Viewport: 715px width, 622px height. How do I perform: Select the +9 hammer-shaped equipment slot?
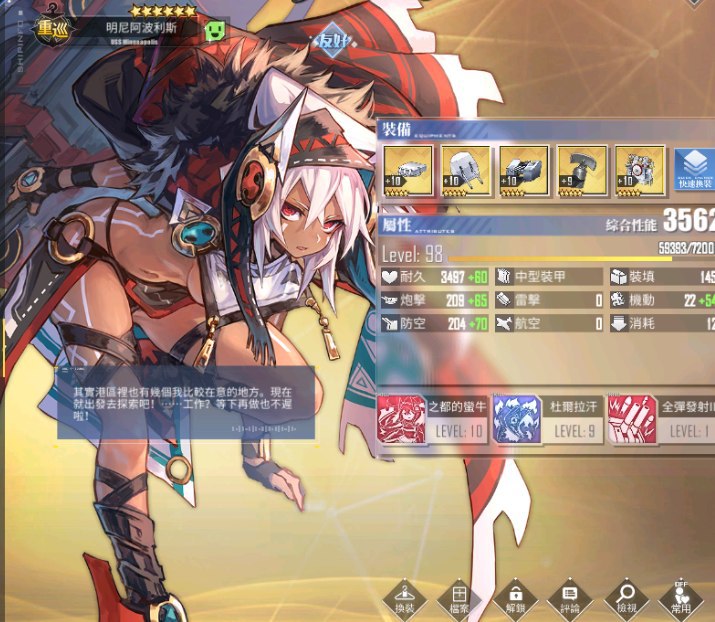click(582, 170)
